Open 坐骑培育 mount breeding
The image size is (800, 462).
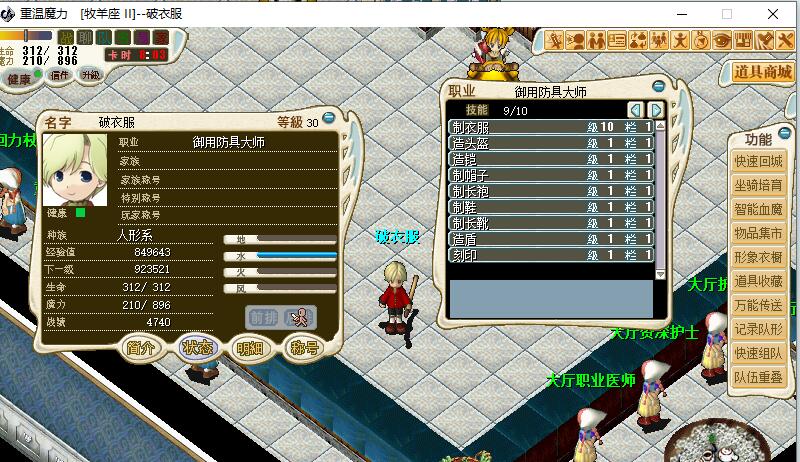(760, 186)
